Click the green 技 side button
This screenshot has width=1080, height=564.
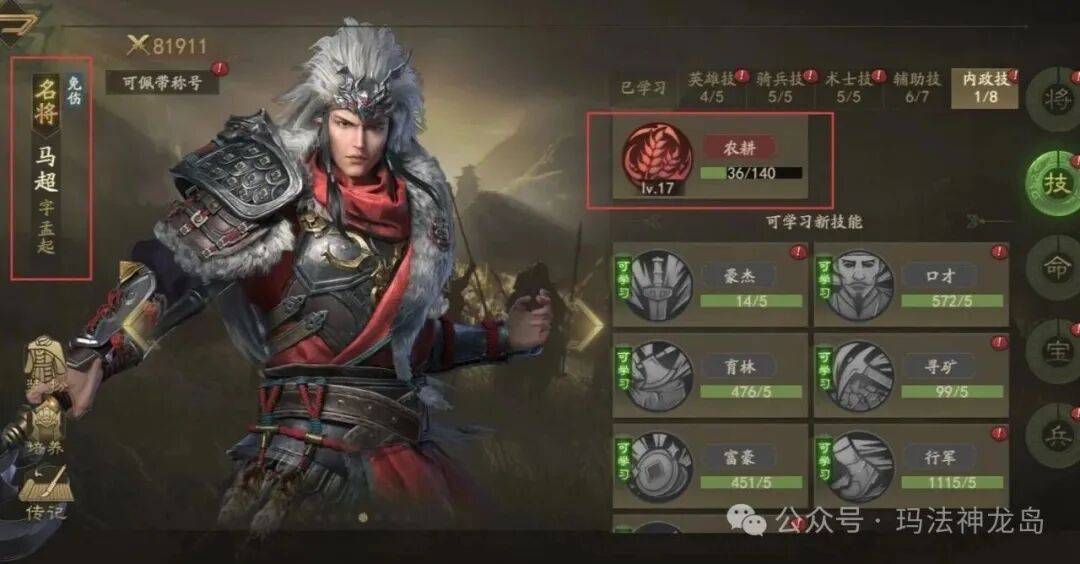pos(1054,183)
